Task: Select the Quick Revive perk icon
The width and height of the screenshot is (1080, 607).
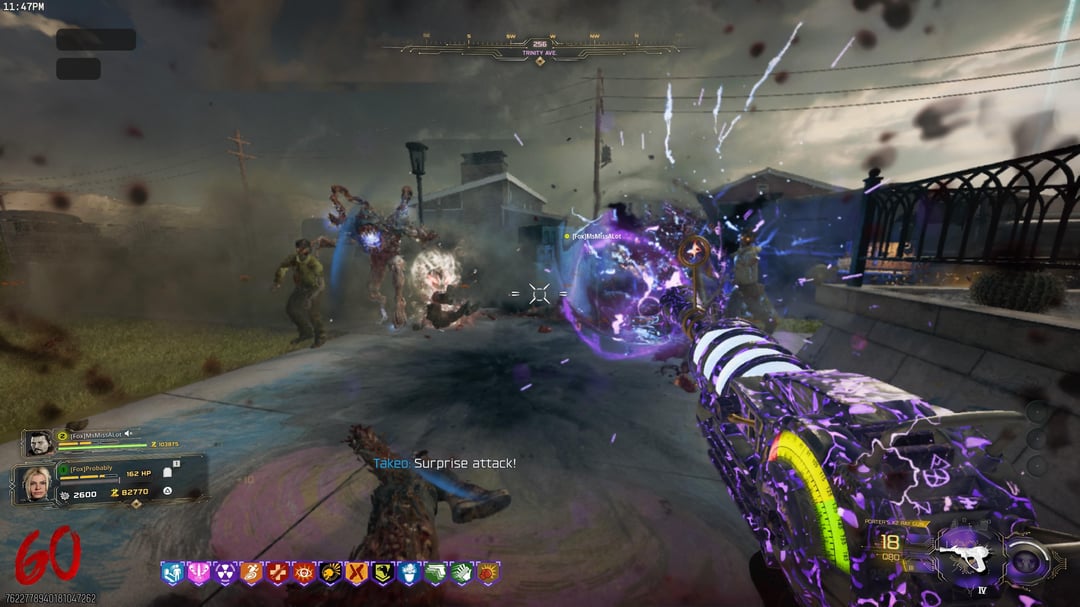Action: click(174, 573)
